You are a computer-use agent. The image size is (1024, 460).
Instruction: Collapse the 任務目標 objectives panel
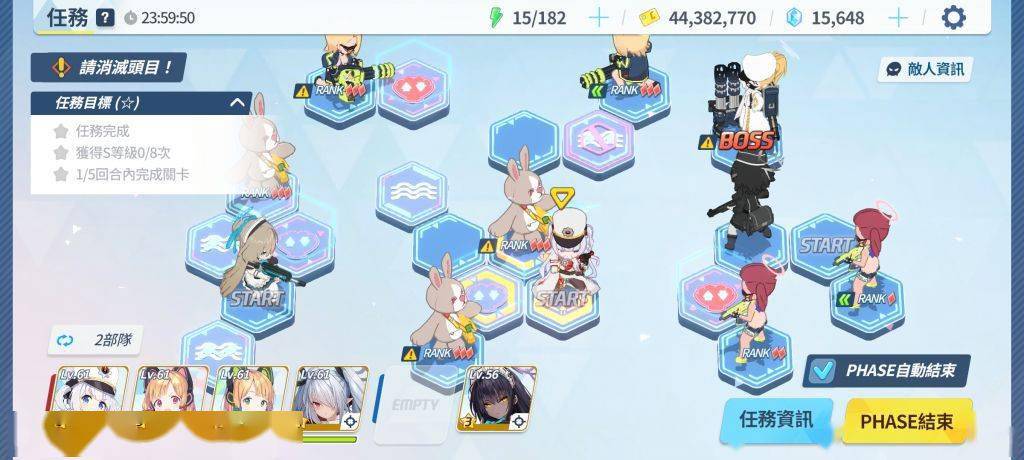[x=237, y=102]
